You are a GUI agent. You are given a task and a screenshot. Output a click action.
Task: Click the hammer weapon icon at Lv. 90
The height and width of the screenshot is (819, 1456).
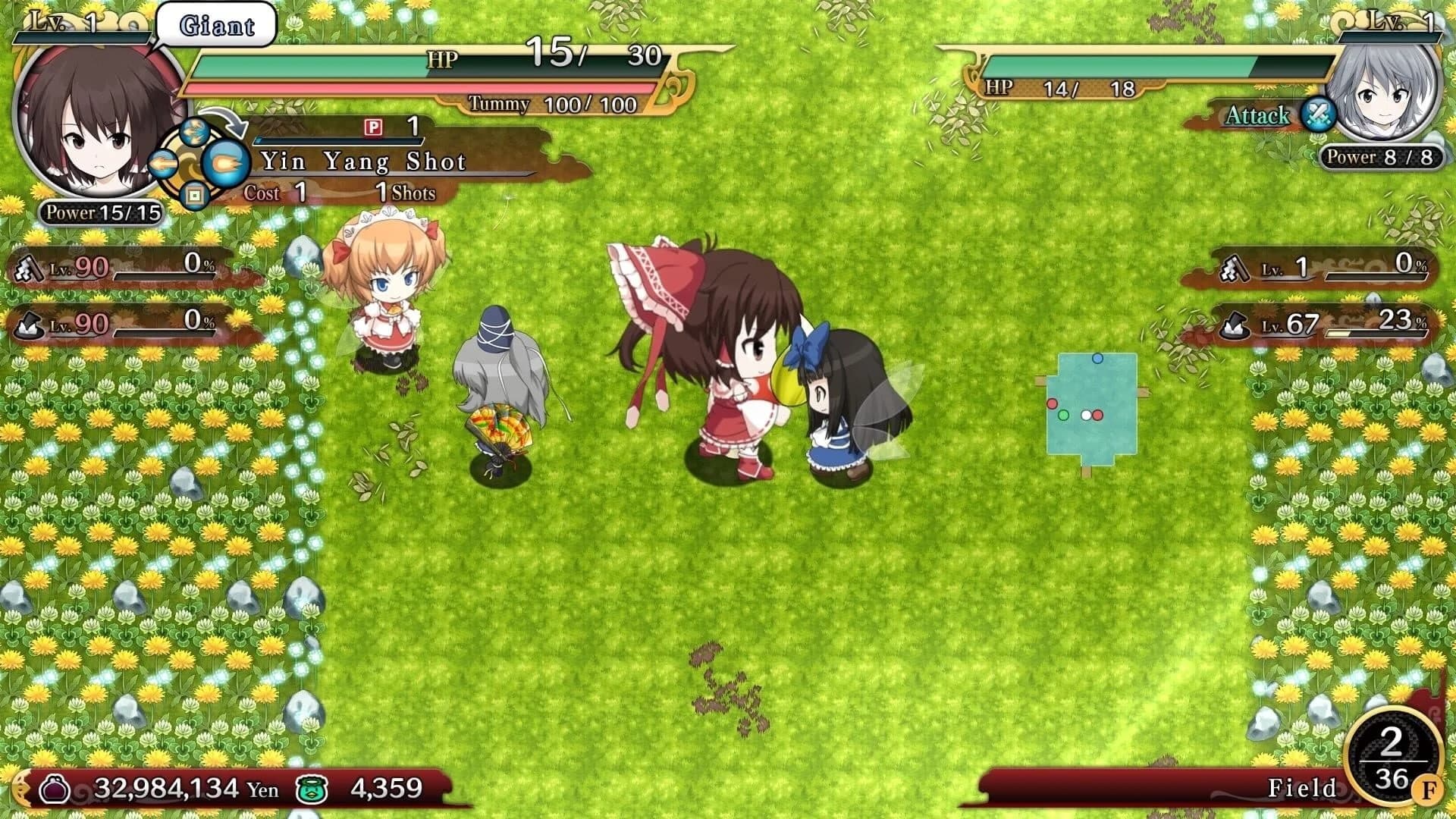[28, 267]
